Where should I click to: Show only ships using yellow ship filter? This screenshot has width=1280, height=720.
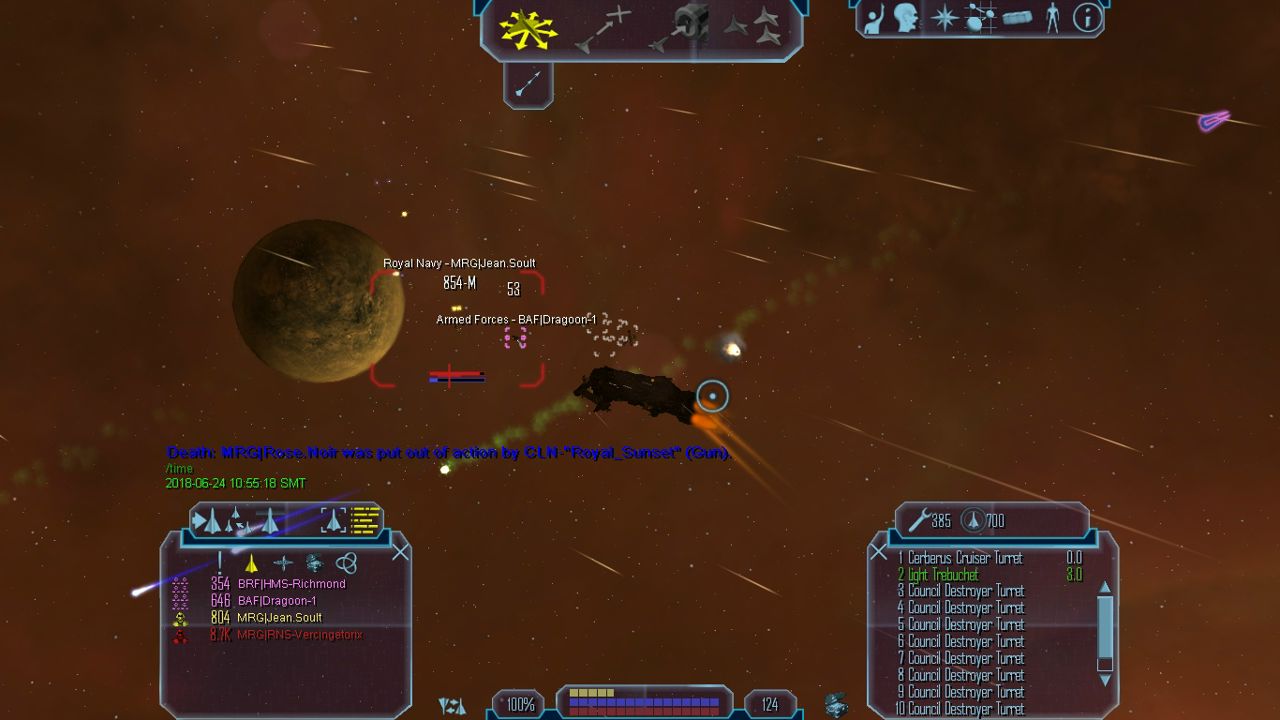[252, 564]
